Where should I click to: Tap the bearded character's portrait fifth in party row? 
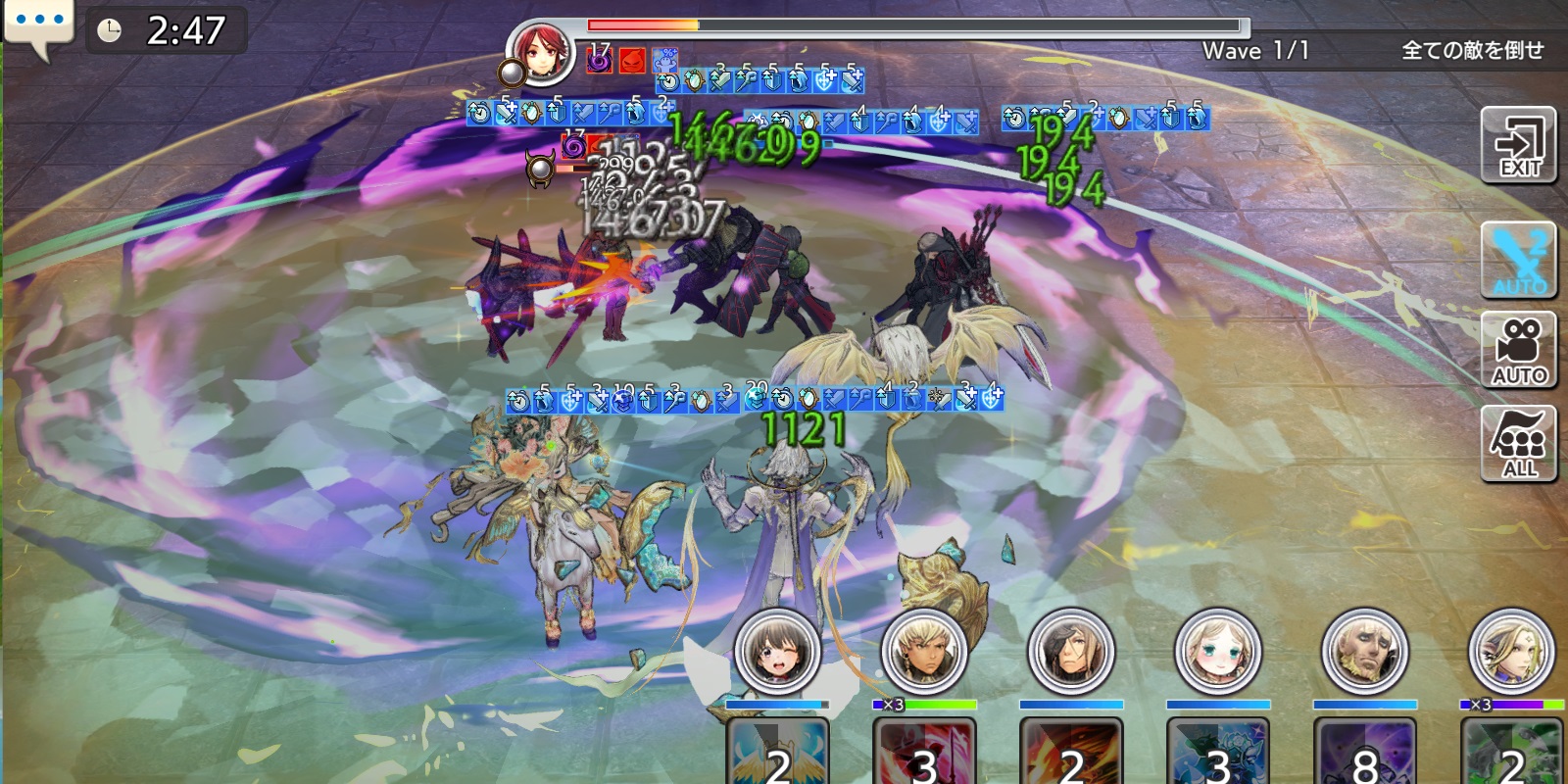coord(1365,652)
